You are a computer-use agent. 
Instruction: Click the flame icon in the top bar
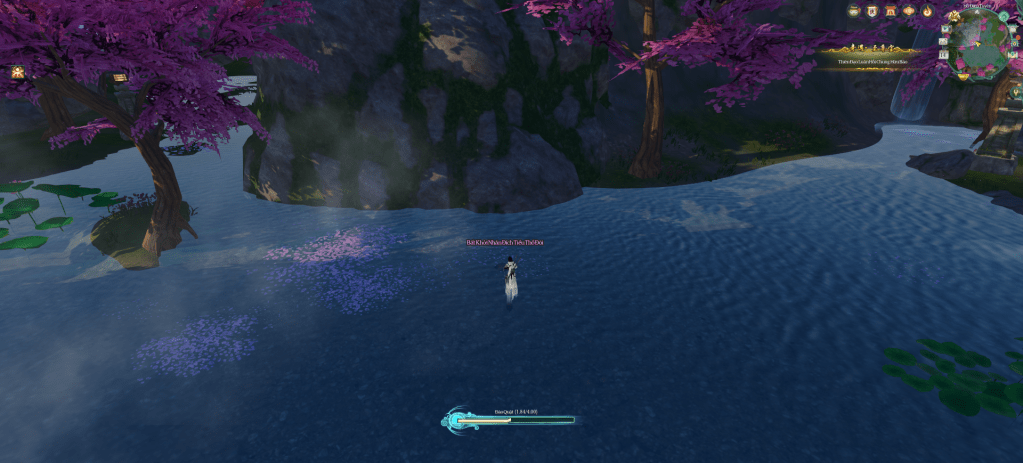928,11
